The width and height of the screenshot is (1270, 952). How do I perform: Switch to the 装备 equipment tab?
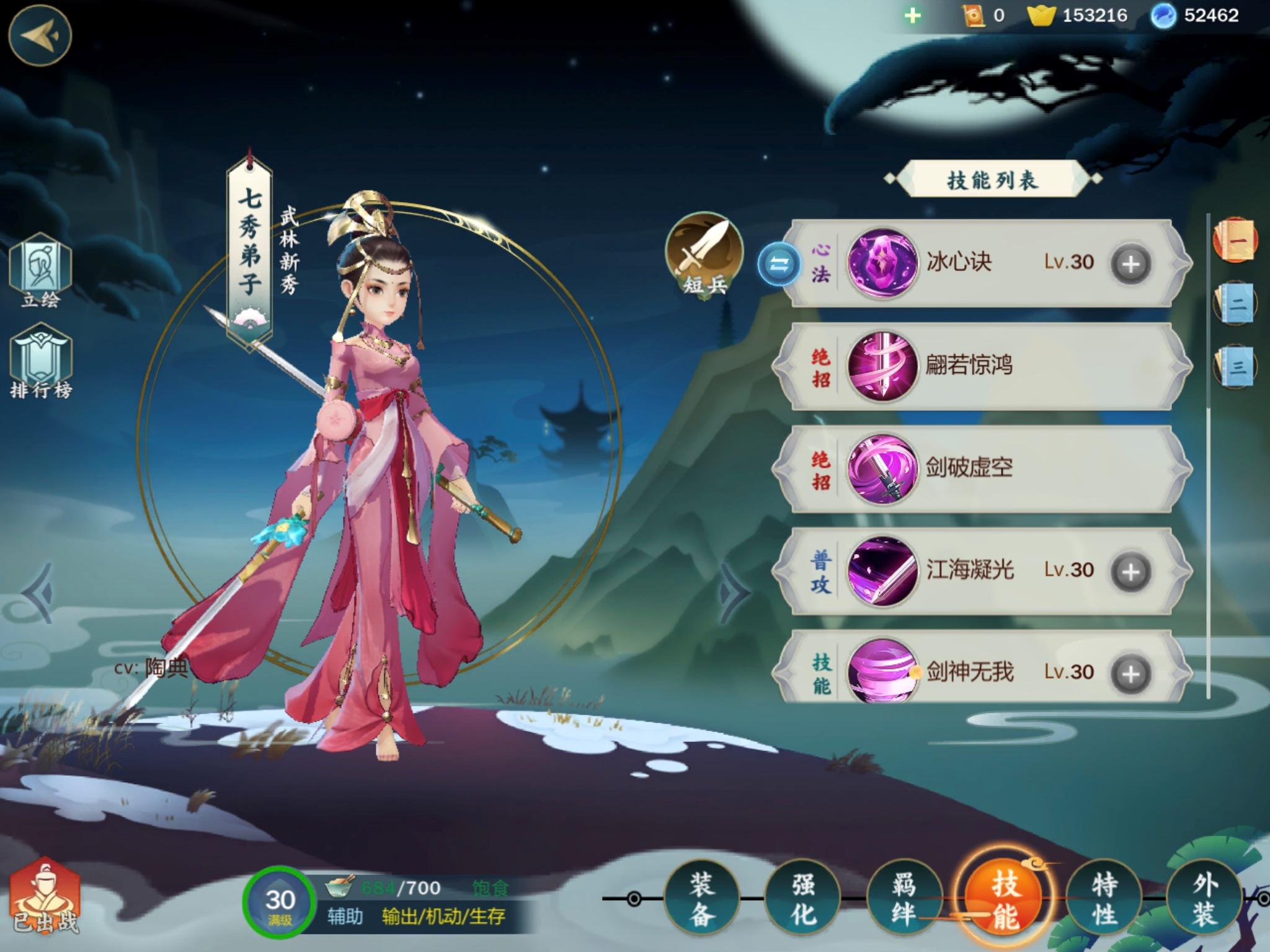tap(701, 898)
